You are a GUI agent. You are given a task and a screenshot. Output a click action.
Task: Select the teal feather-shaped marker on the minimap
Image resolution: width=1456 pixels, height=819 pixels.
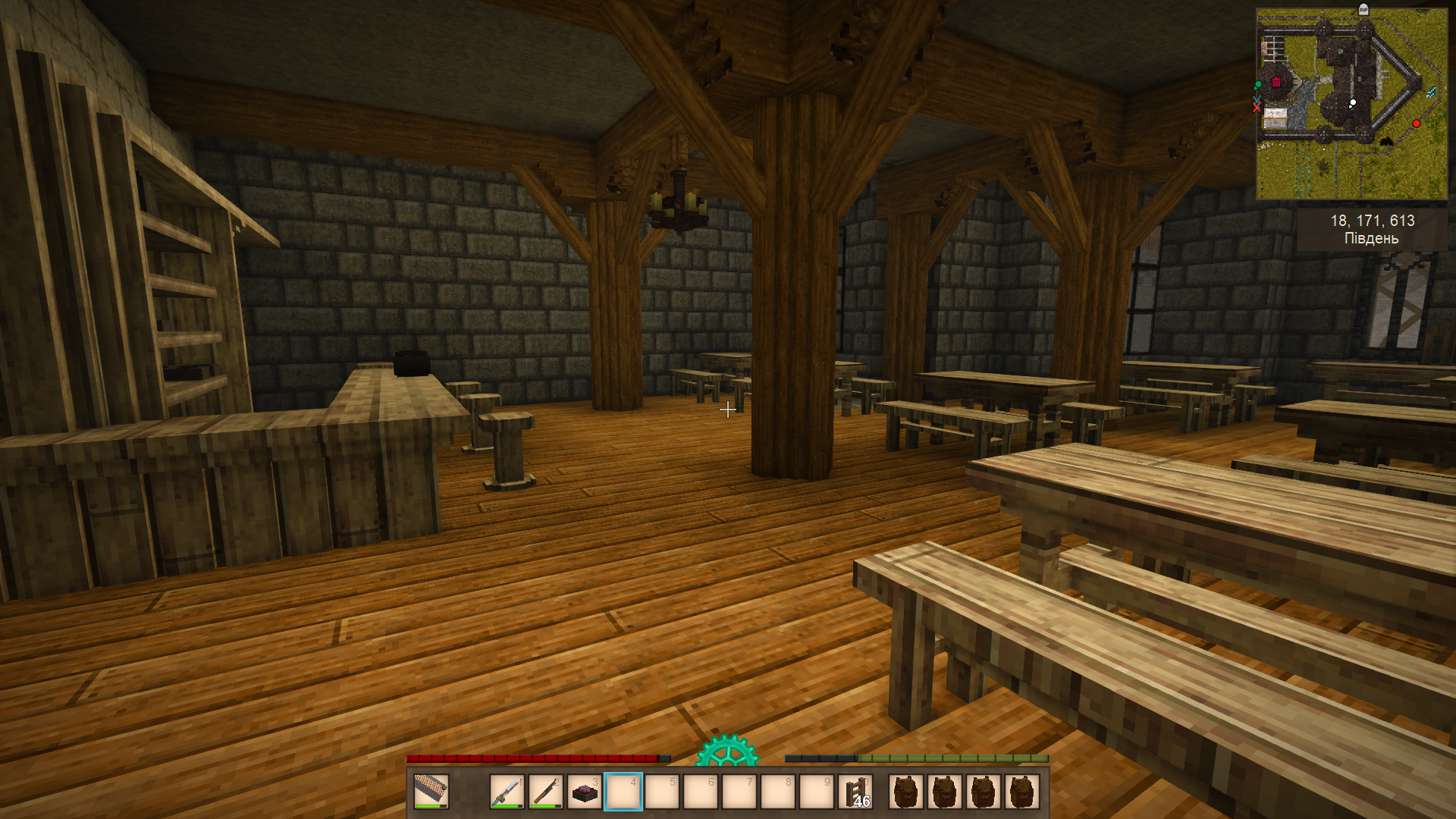1431,93
